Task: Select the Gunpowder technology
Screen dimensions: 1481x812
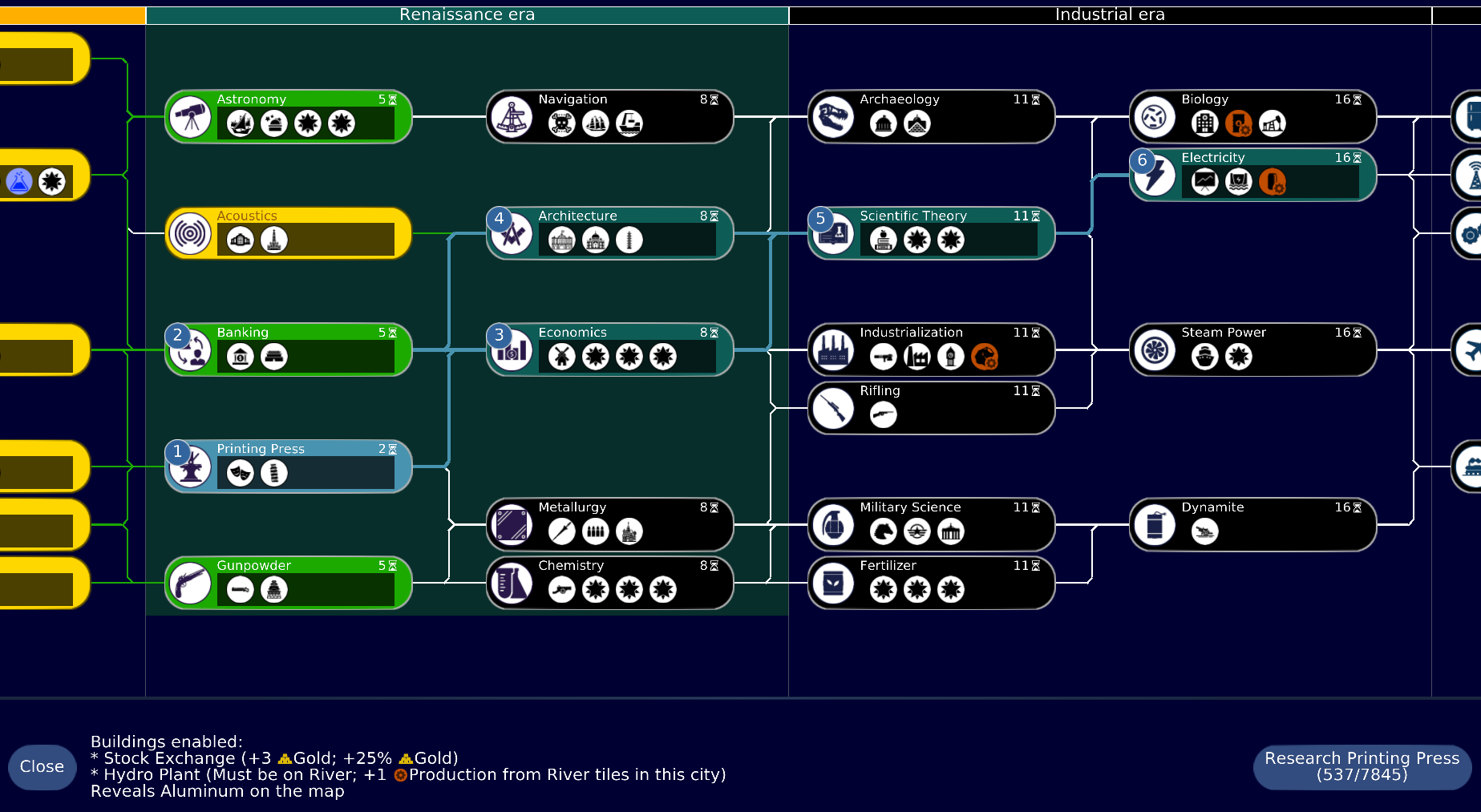Action: coord(289,584)
